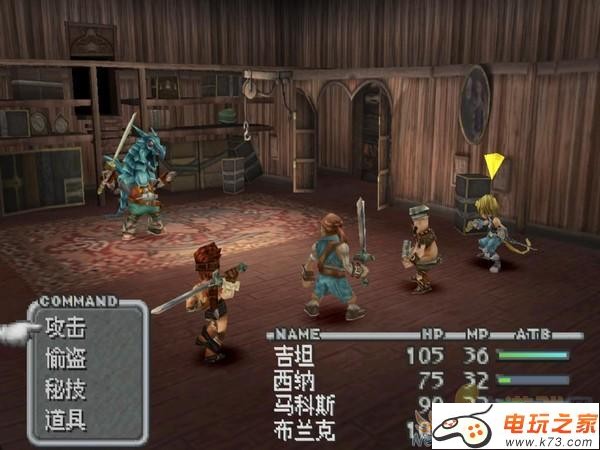Choose the 偷盗 (Steal) command
Screen dimensions: 600x450
click(66, 357)
